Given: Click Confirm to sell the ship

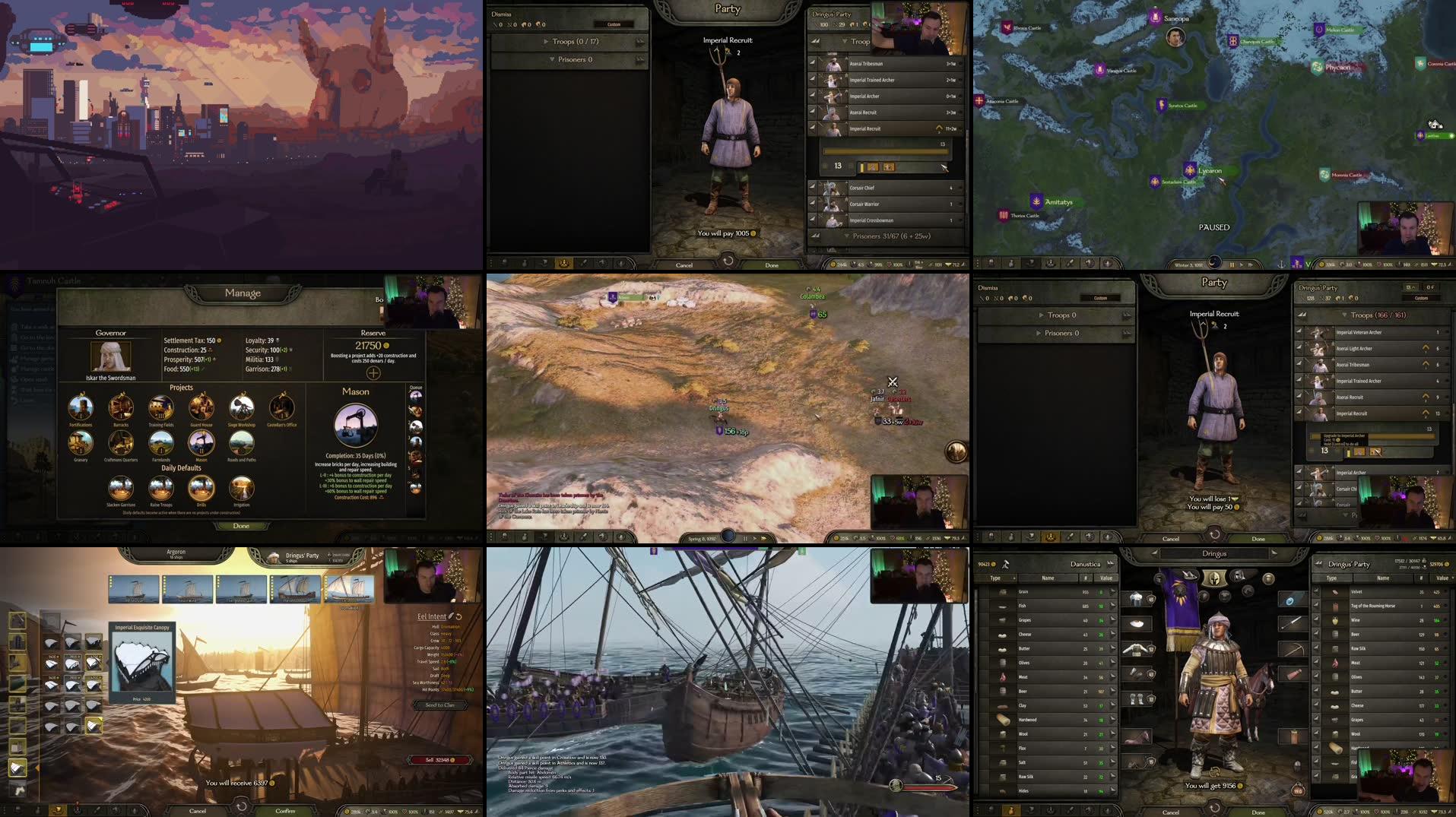Looking at the screenshot, I should [x=284, y=811].
